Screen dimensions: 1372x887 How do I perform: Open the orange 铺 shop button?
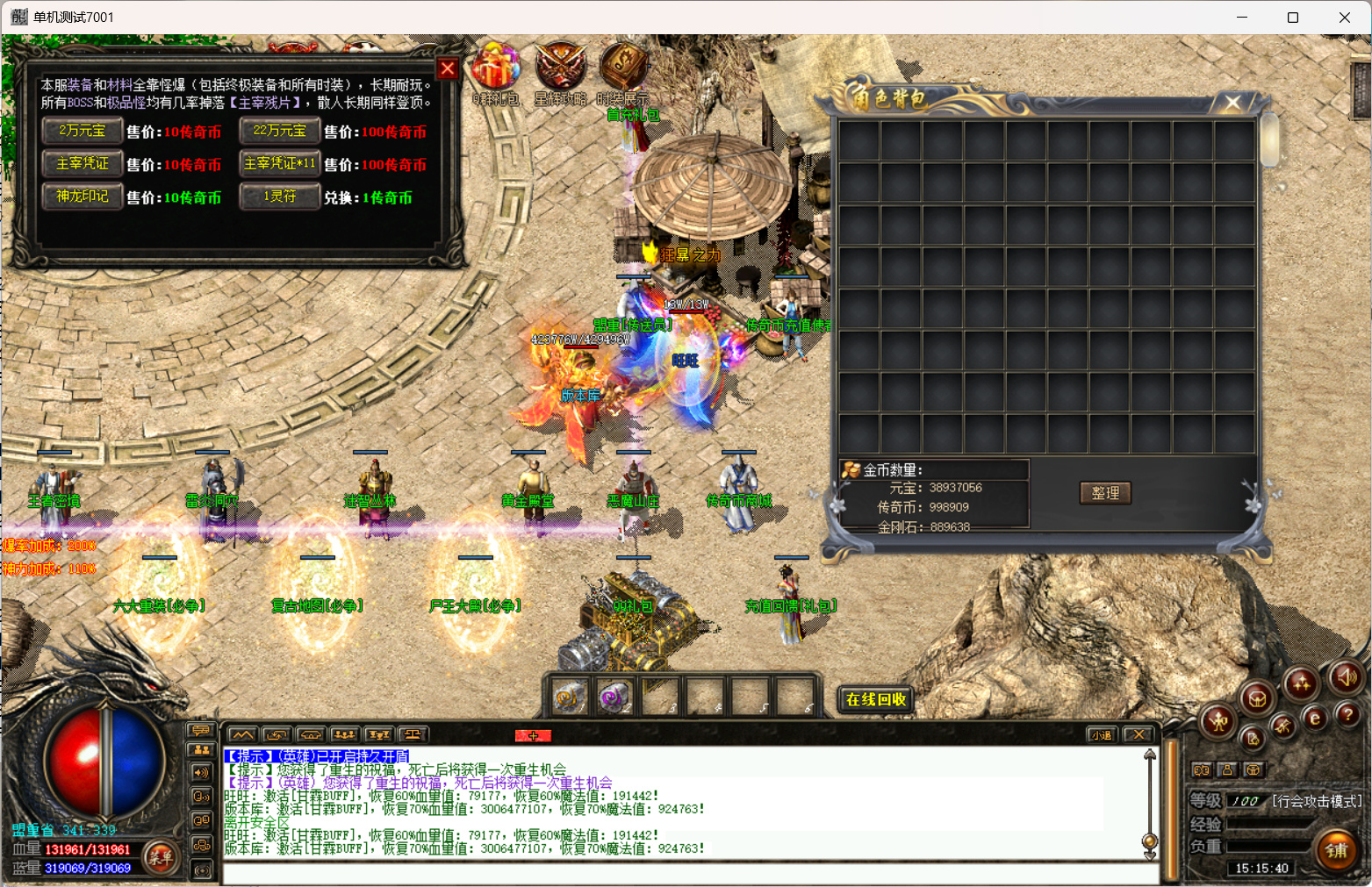(1336, 850)
